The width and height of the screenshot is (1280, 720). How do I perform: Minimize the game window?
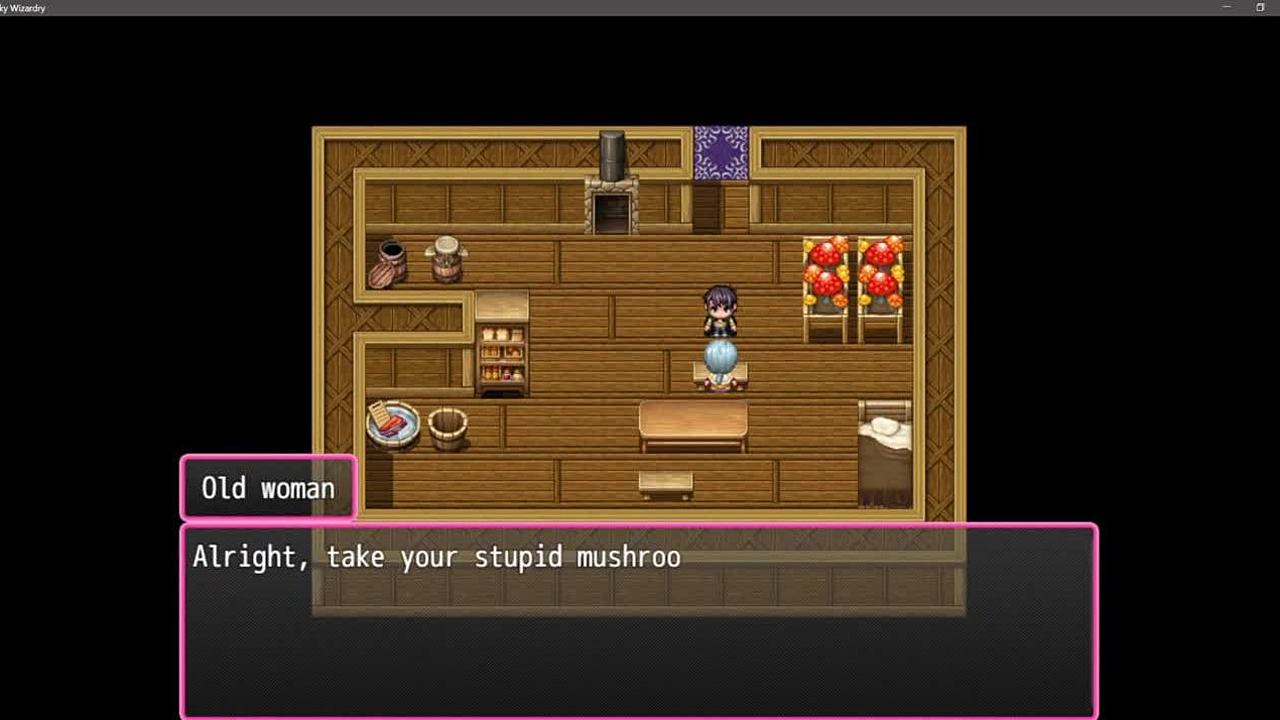1227,8
